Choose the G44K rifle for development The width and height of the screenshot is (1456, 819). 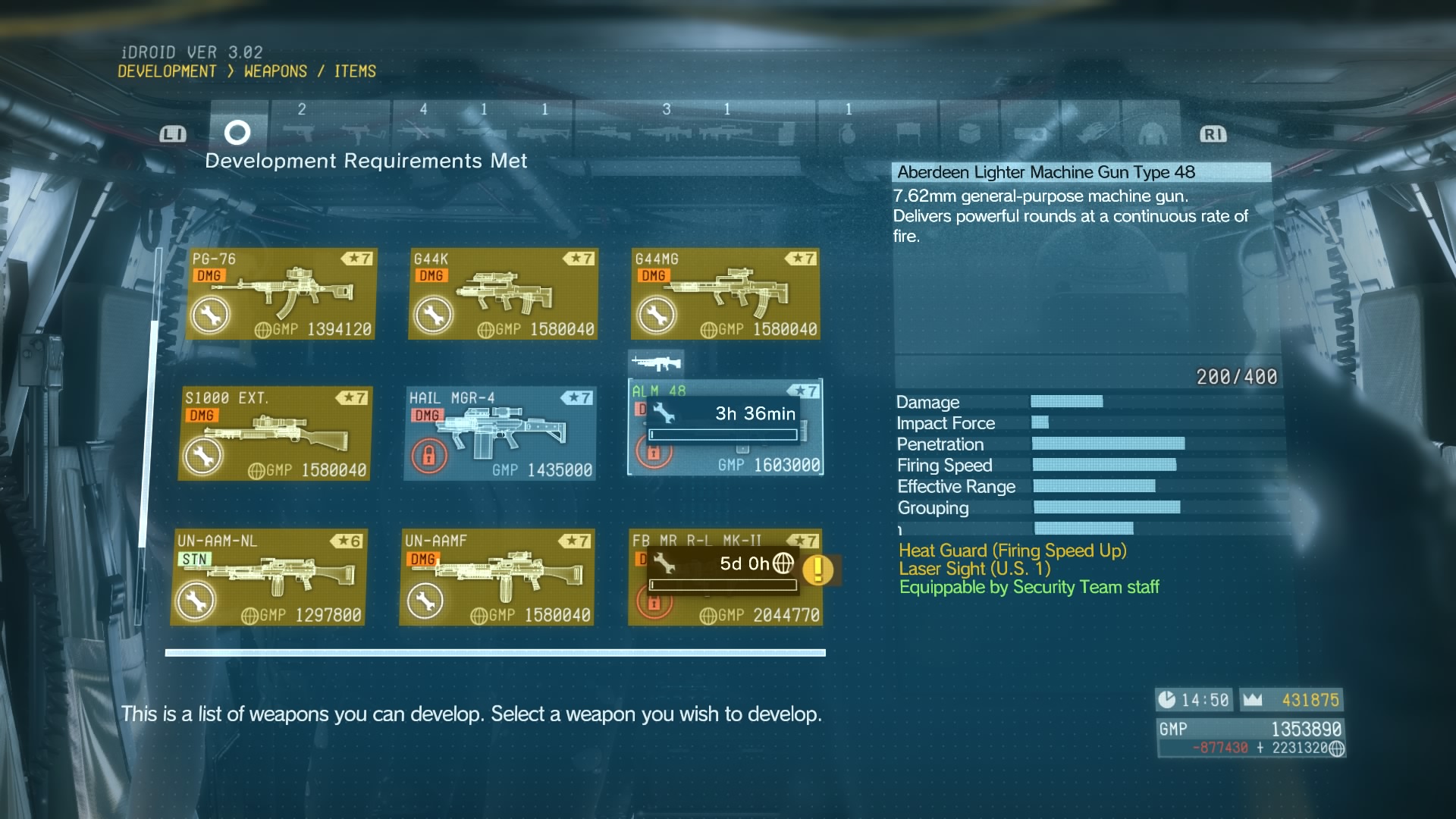(504, 294)
